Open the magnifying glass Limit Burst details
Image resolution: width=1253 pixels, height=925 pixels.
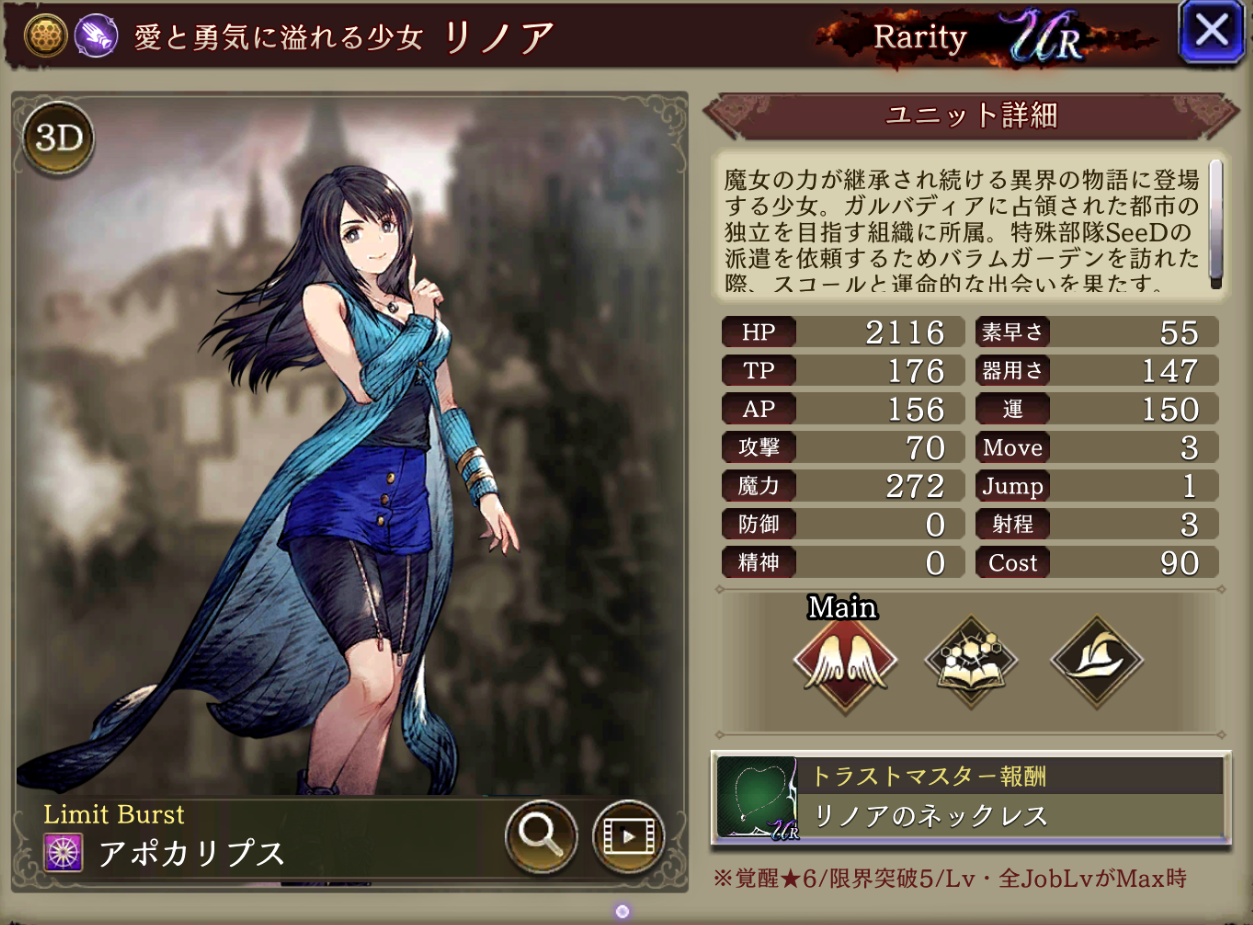click(x=541, y=835)
